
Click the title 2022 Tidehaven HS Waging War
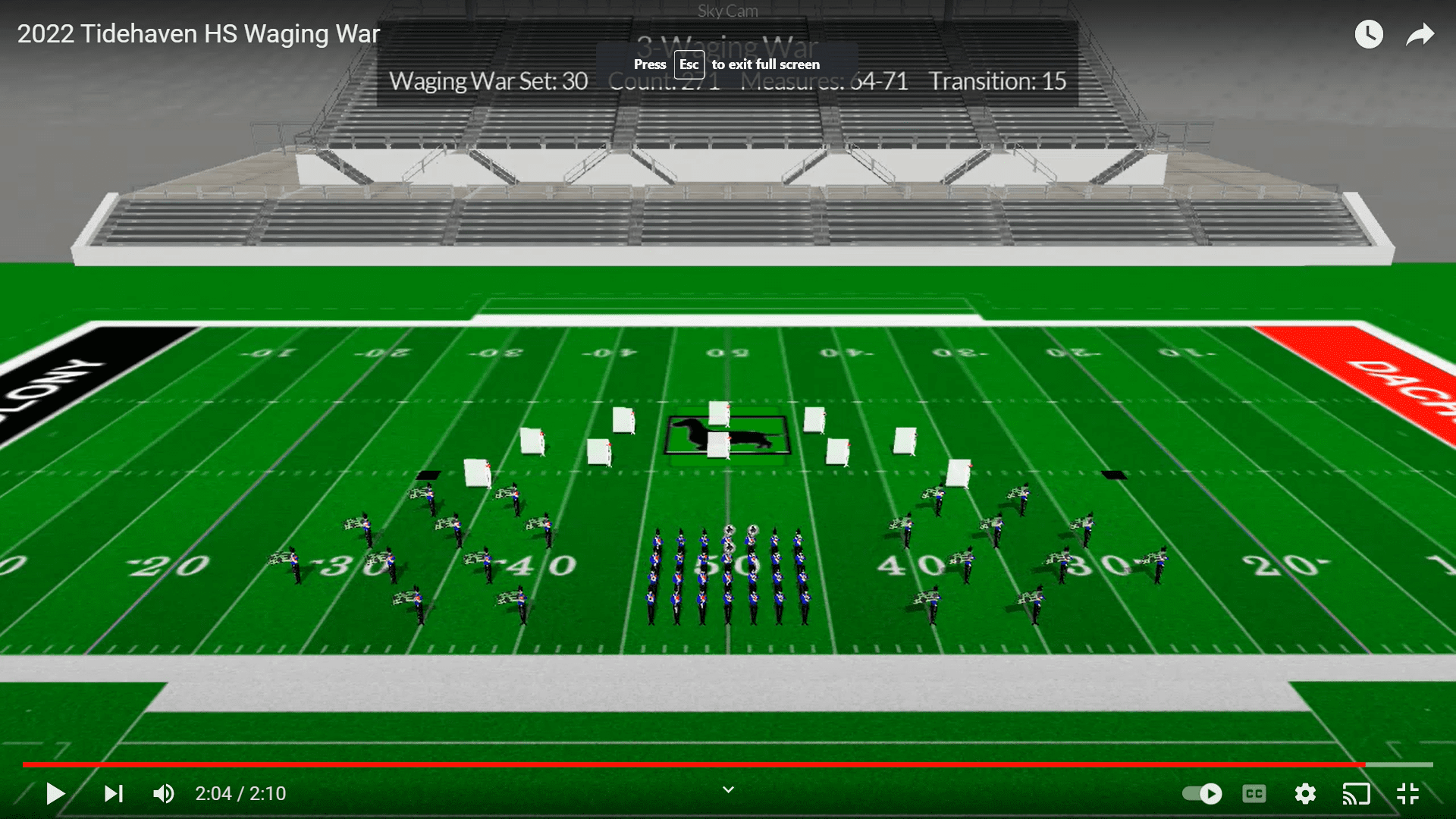point(198,33)
